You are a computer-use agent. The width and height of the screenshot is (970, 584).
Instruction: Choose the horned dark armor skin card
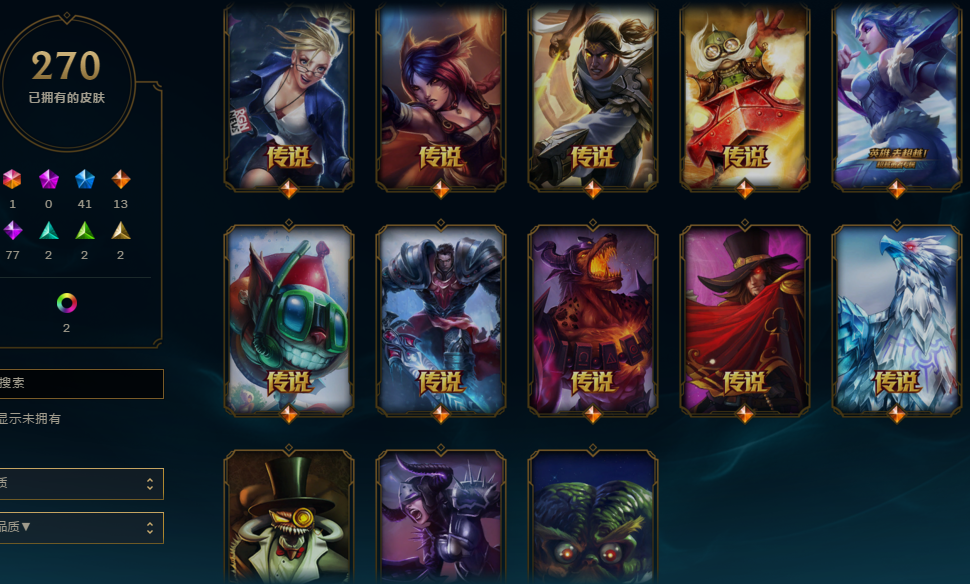point(441,518)
